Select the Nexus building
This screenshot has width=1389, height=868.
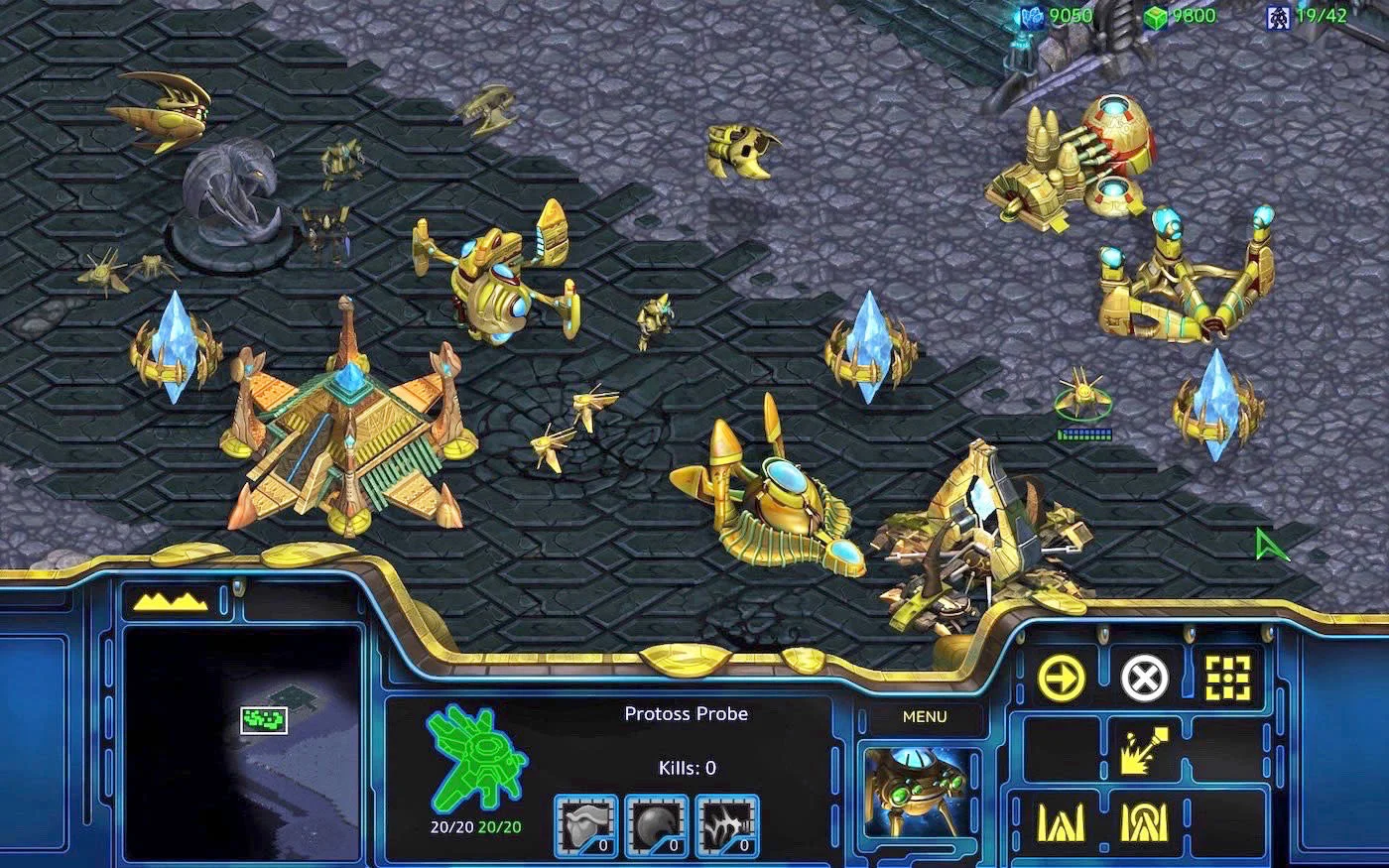[x=347, y=427]
